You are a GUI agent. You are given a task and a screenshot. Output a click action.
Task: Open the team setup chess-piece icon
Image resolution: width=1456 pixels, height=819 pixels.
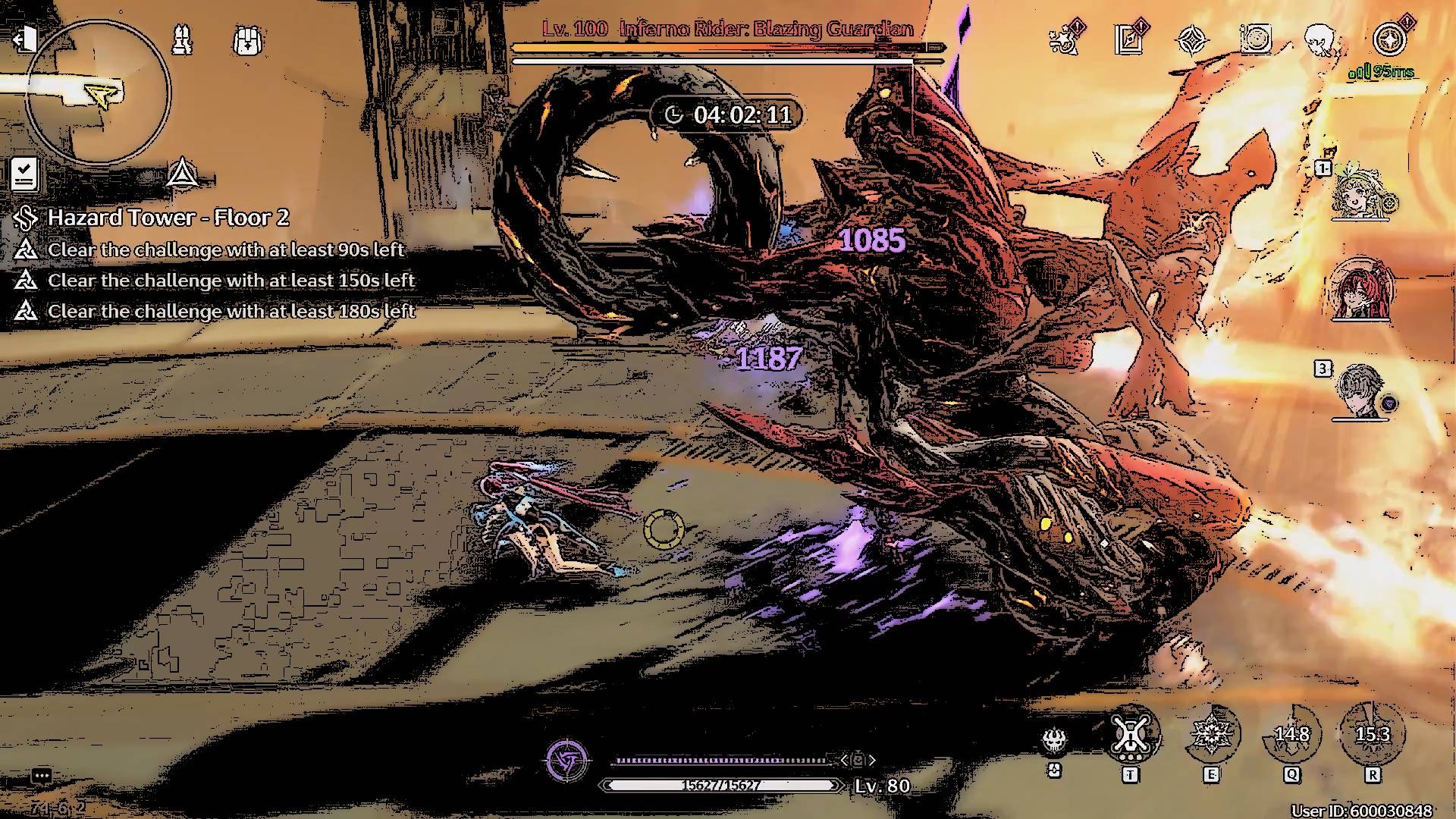click(181, 39)
